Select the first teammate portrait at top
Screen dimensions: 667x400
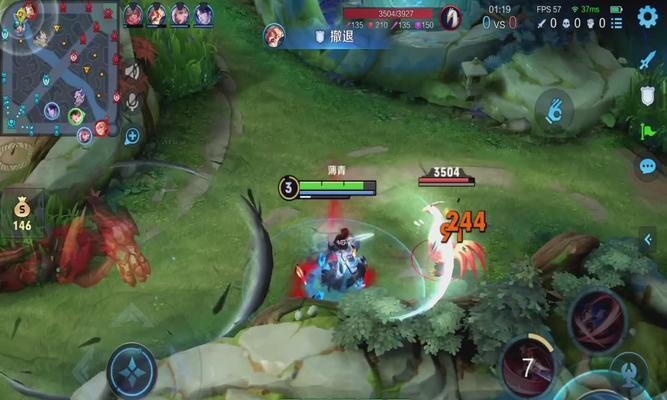click(133, 15)
